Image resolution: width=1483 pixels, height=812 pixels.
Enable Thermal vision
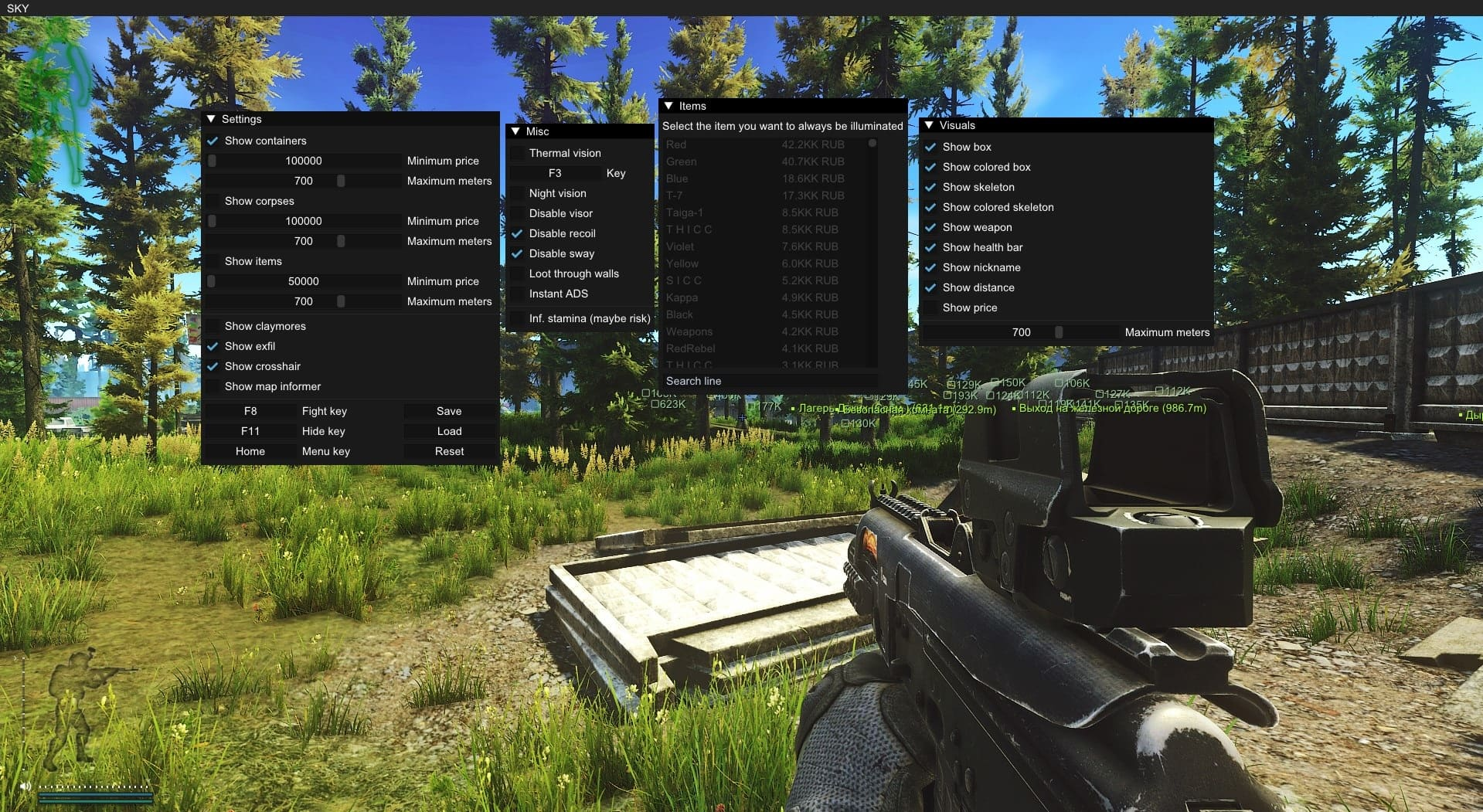tap(517, 152)
